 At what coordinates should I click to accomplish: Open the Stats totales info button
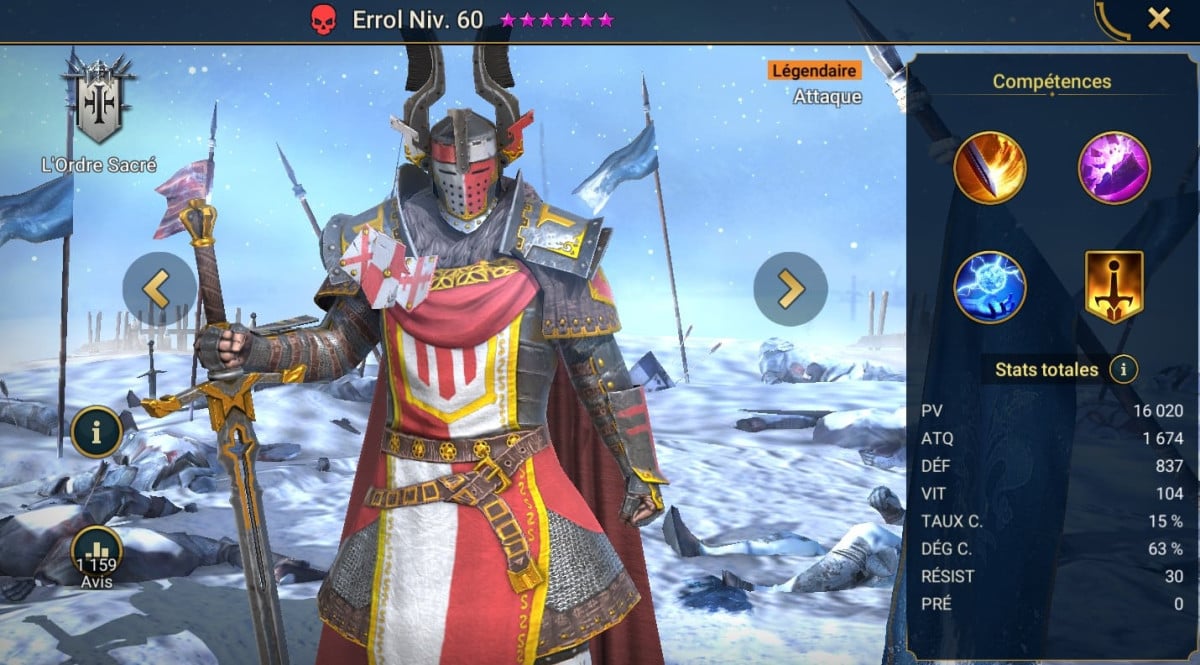tap(1123, 370)
